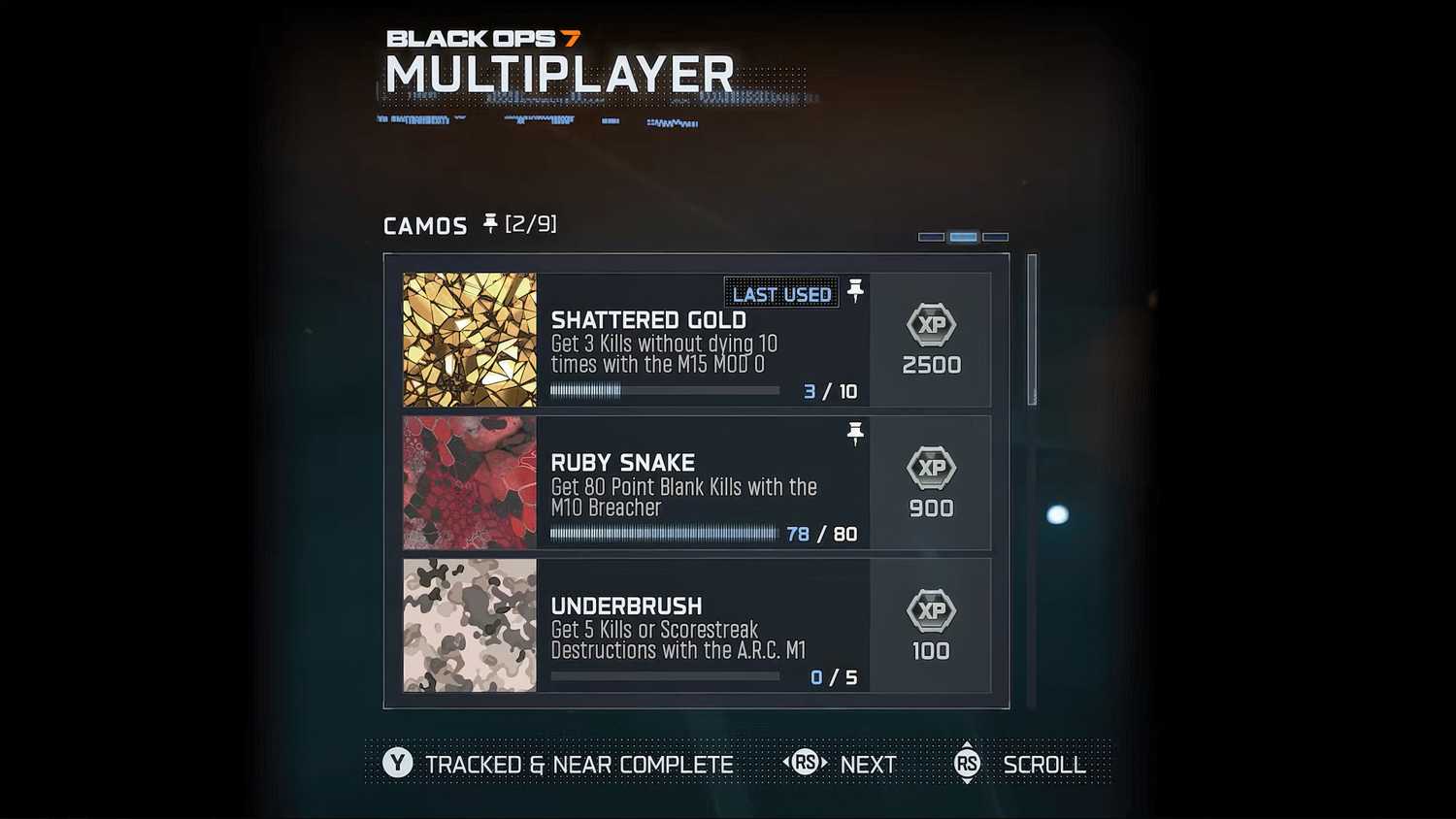Image resolution: width=1456 pixels, height=819 pixels.
Task: Click the XP 900 reward icon
Action: [930, 469]
